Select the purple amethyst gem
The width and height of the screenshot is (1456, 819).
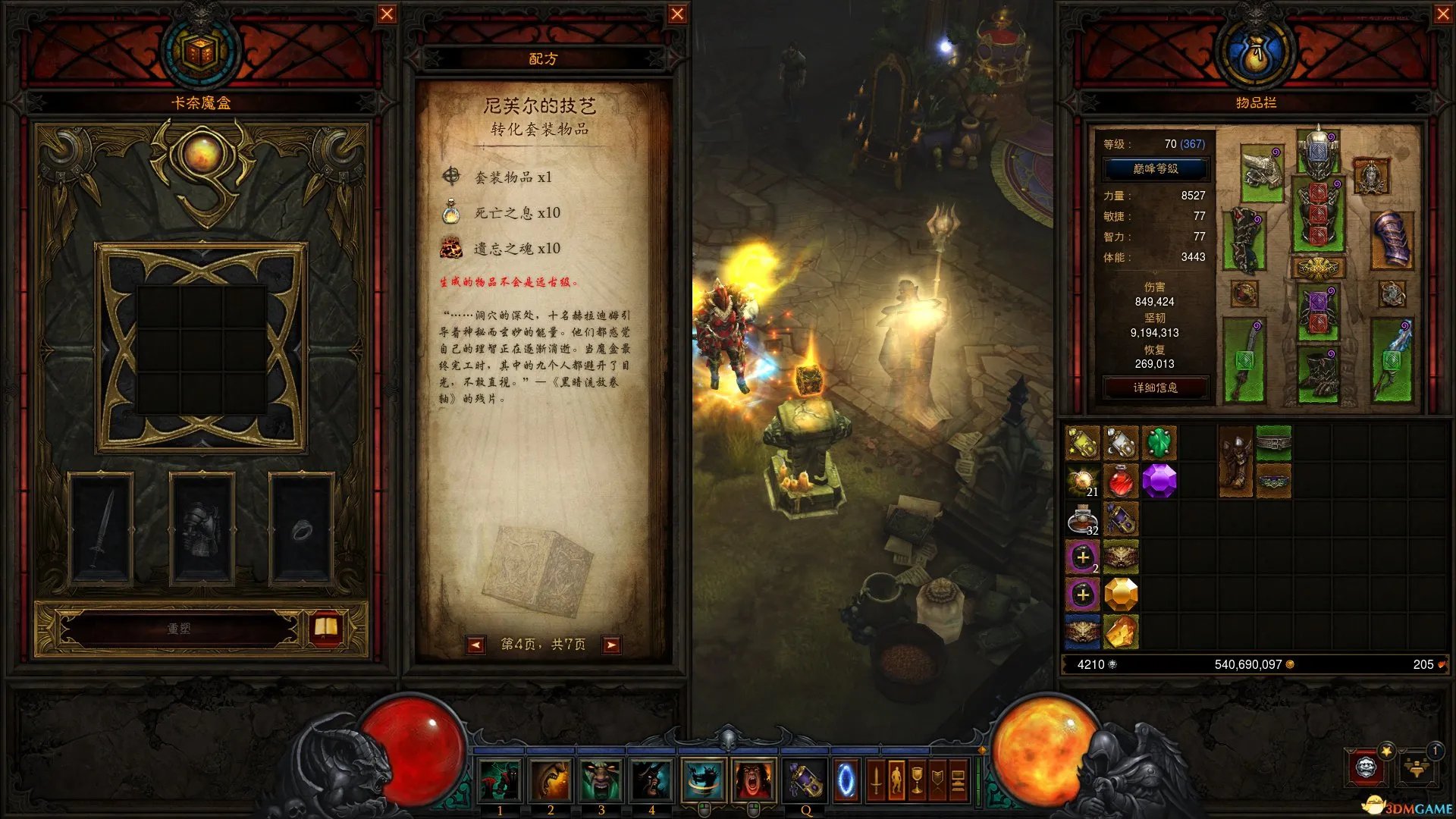point(1159,480)
